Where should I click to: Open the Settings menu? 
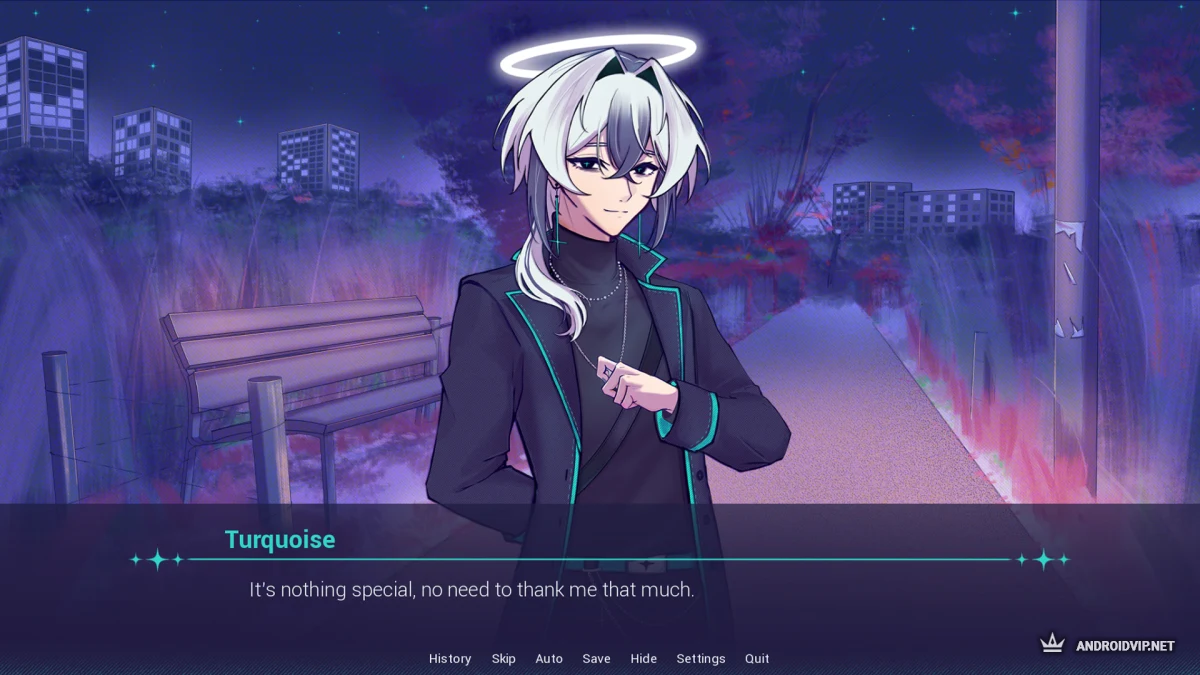pos(701,659)
